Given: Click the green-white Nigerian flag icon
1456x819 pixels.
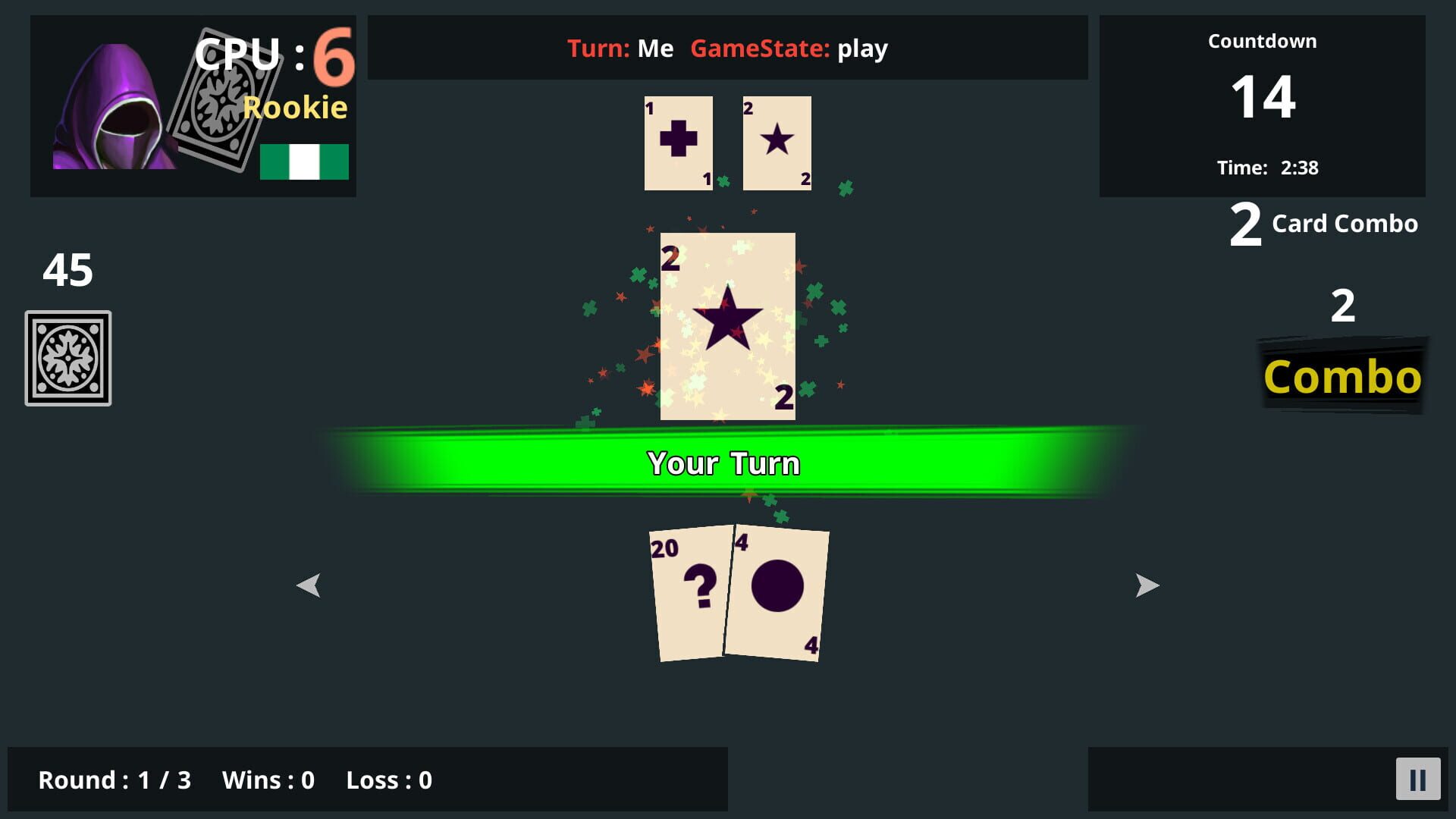Looking at the screenshot, I should (x=303, y=161).
